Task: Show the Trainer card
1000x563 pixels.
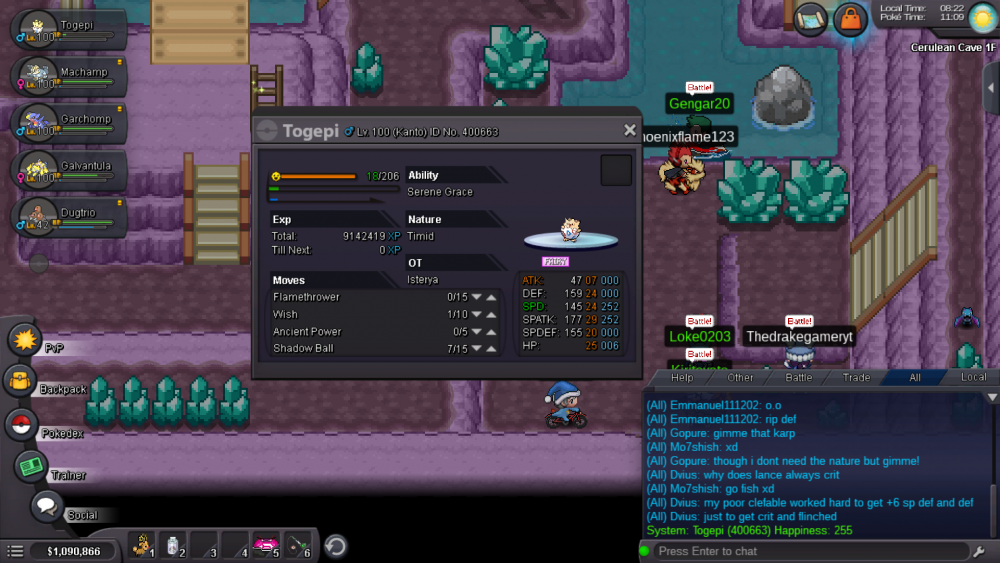Action: click(31, 465)
